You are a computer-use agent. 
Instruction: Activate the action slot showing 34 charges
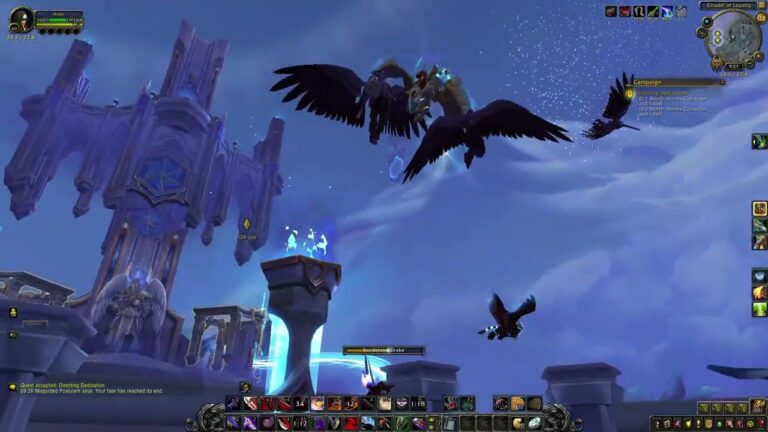coord(299,404)
